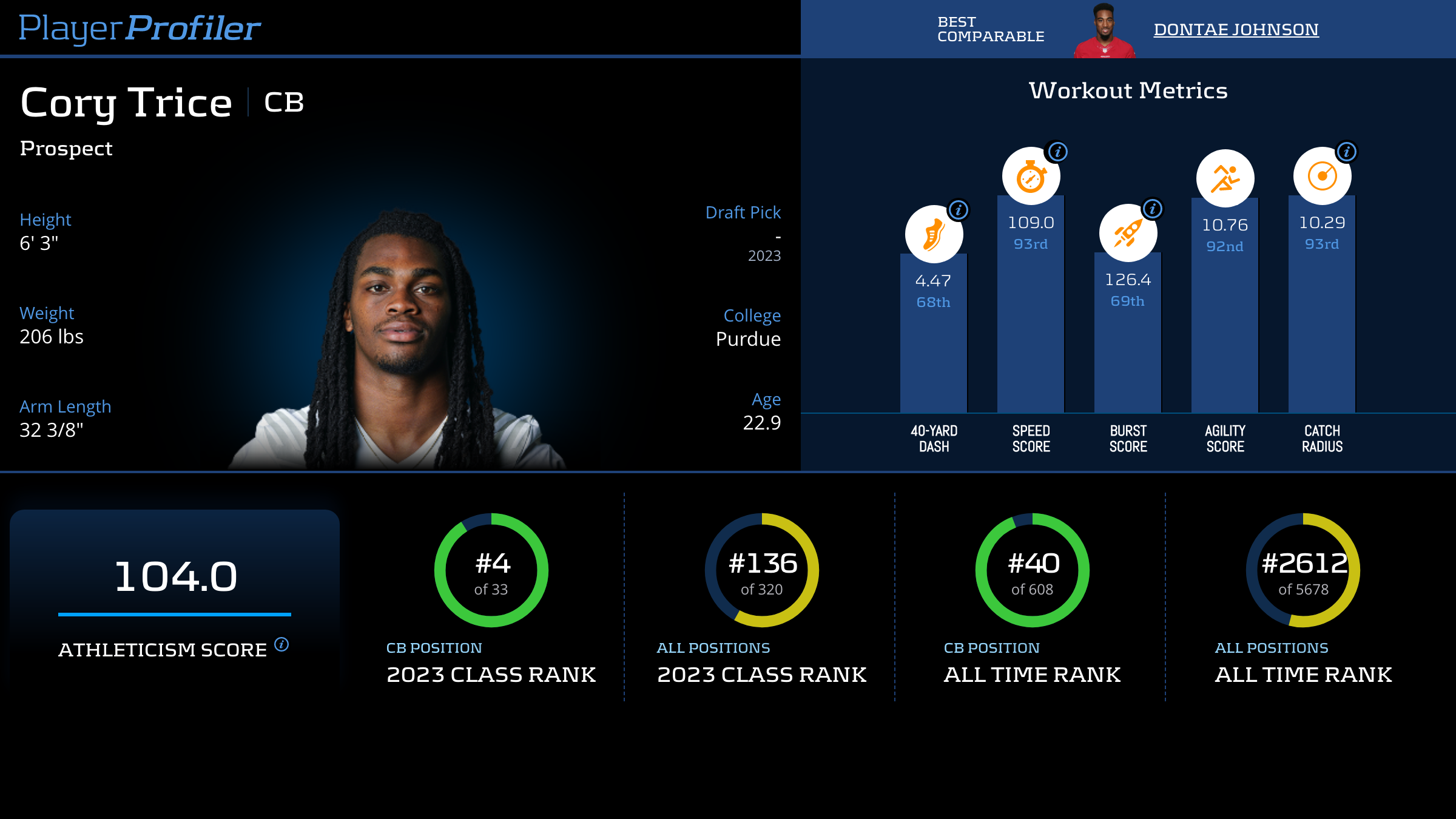Viewport: 1456px width, 819px height.
Task: Select Dontae Johnson's player thumbnail
Action: (1104, 30)
